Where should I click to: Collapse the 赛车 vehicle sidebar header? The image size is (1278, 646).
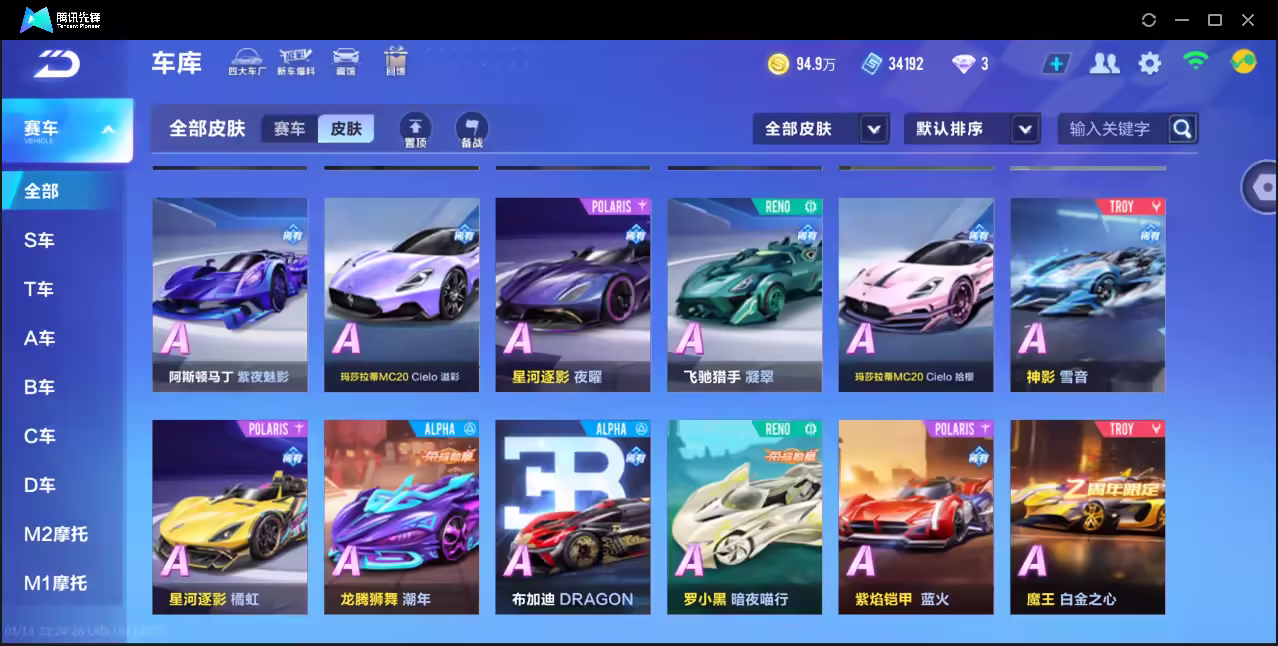click(67, 130)
